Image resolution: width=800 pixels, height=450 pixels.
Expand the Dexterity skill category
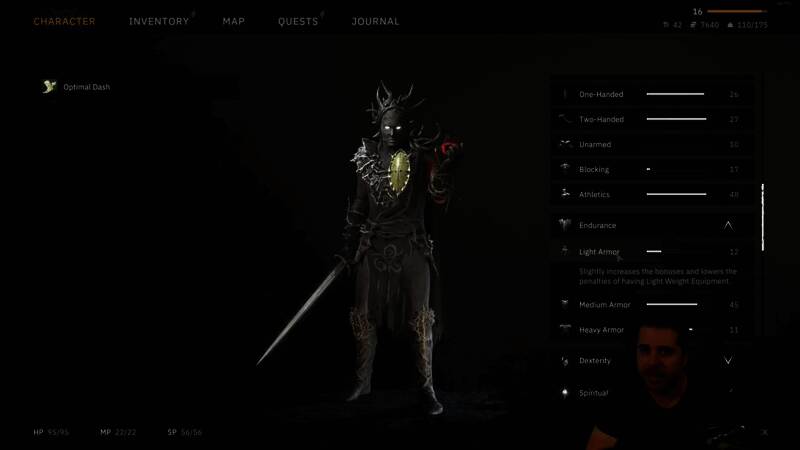point(728,360)
